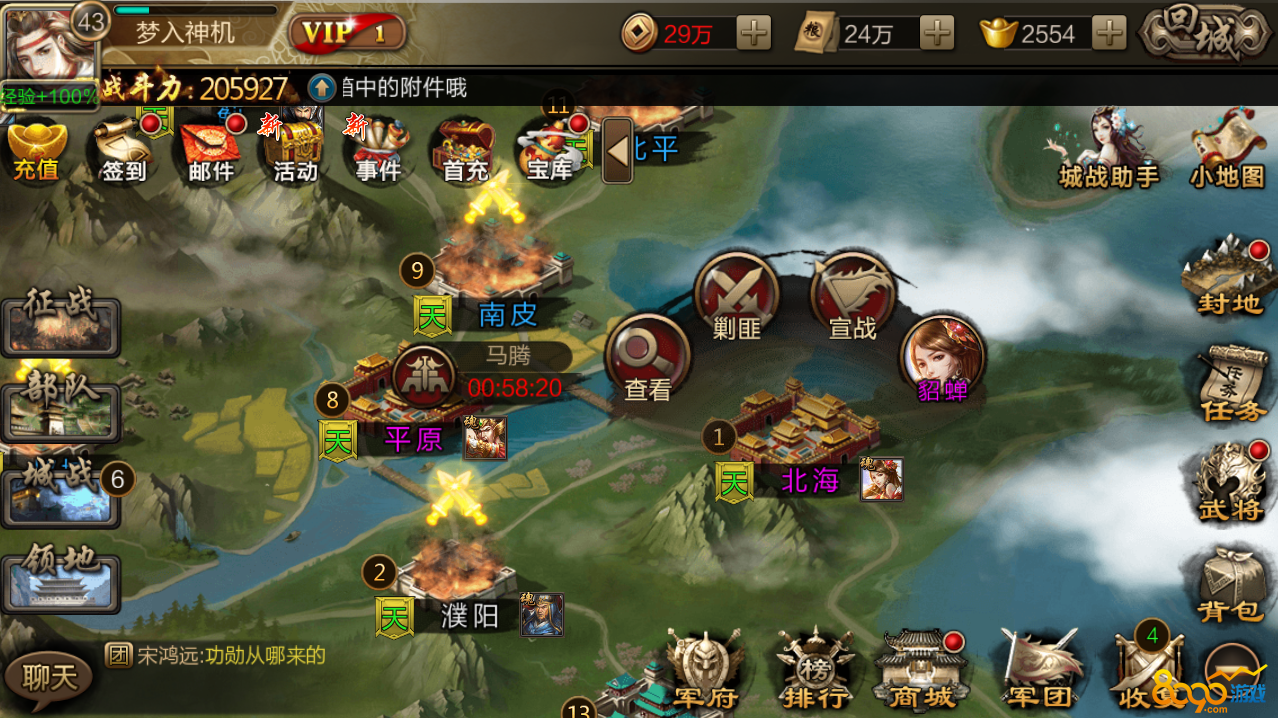Open the 背包 backpack inventory
Viewport: 1278px width, 718px height.
pos(1230,585)
